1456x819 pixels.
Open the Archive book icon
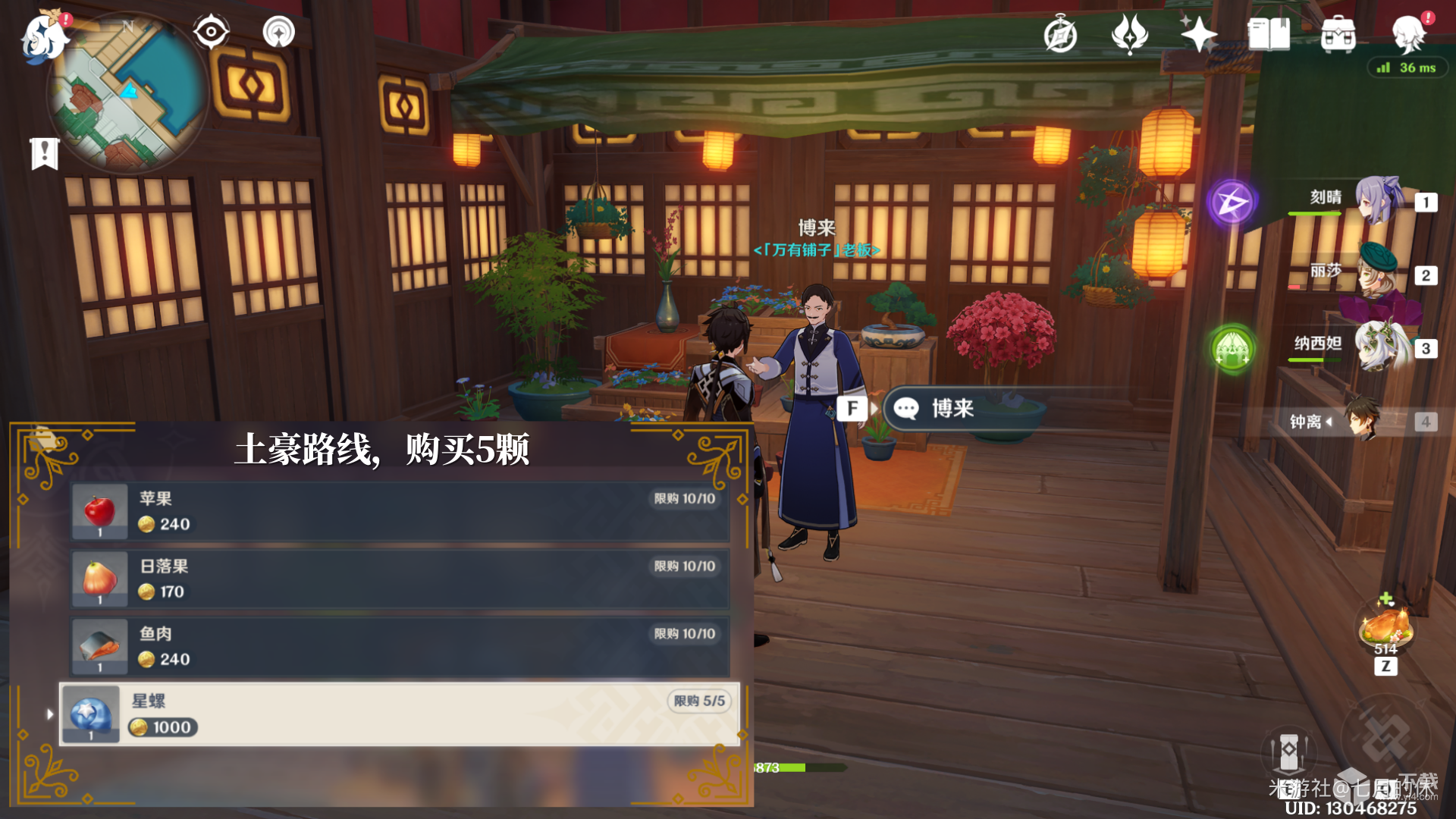1268,34
